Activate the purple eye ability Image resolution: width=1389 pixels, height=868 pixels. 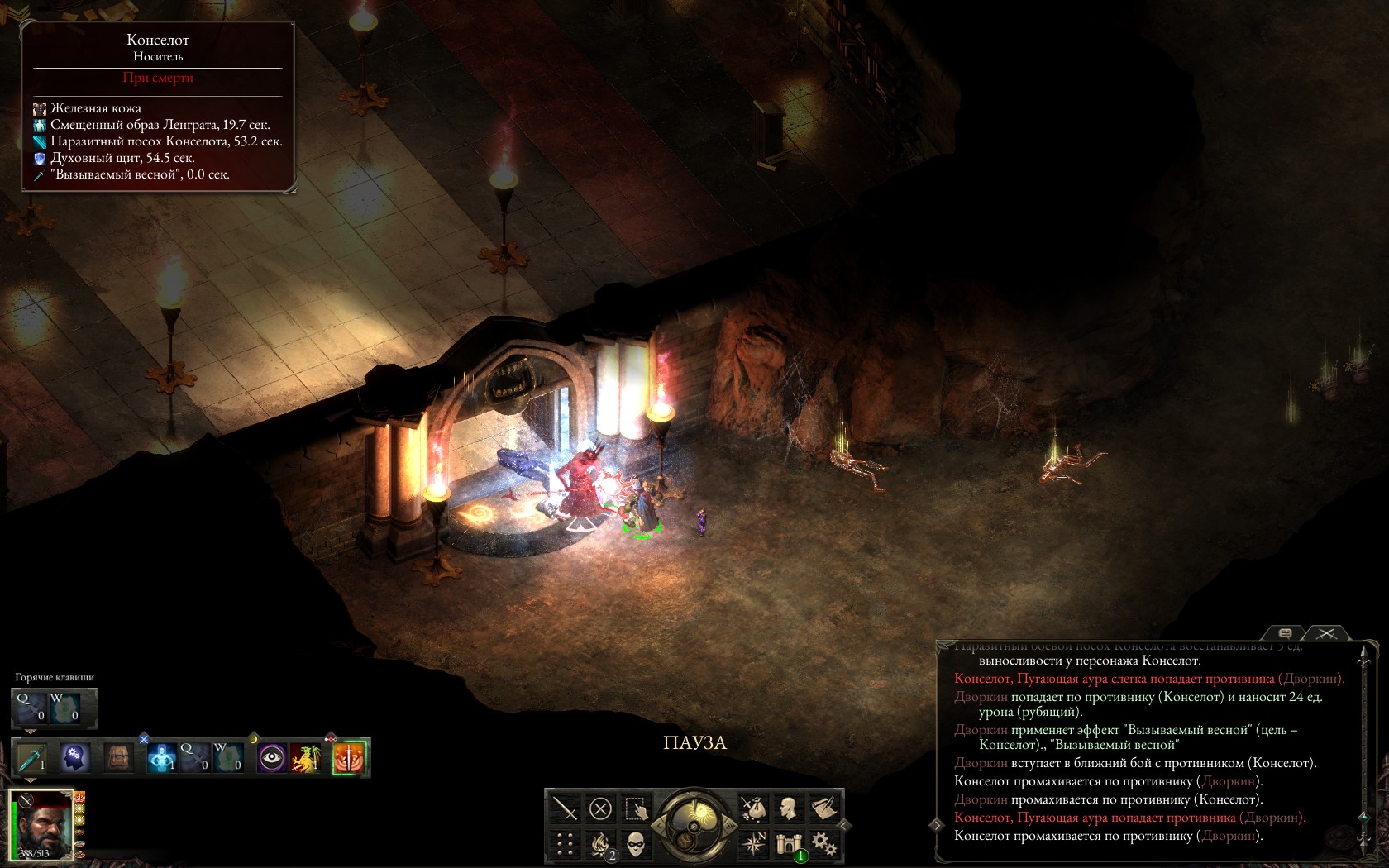point(271,757)
